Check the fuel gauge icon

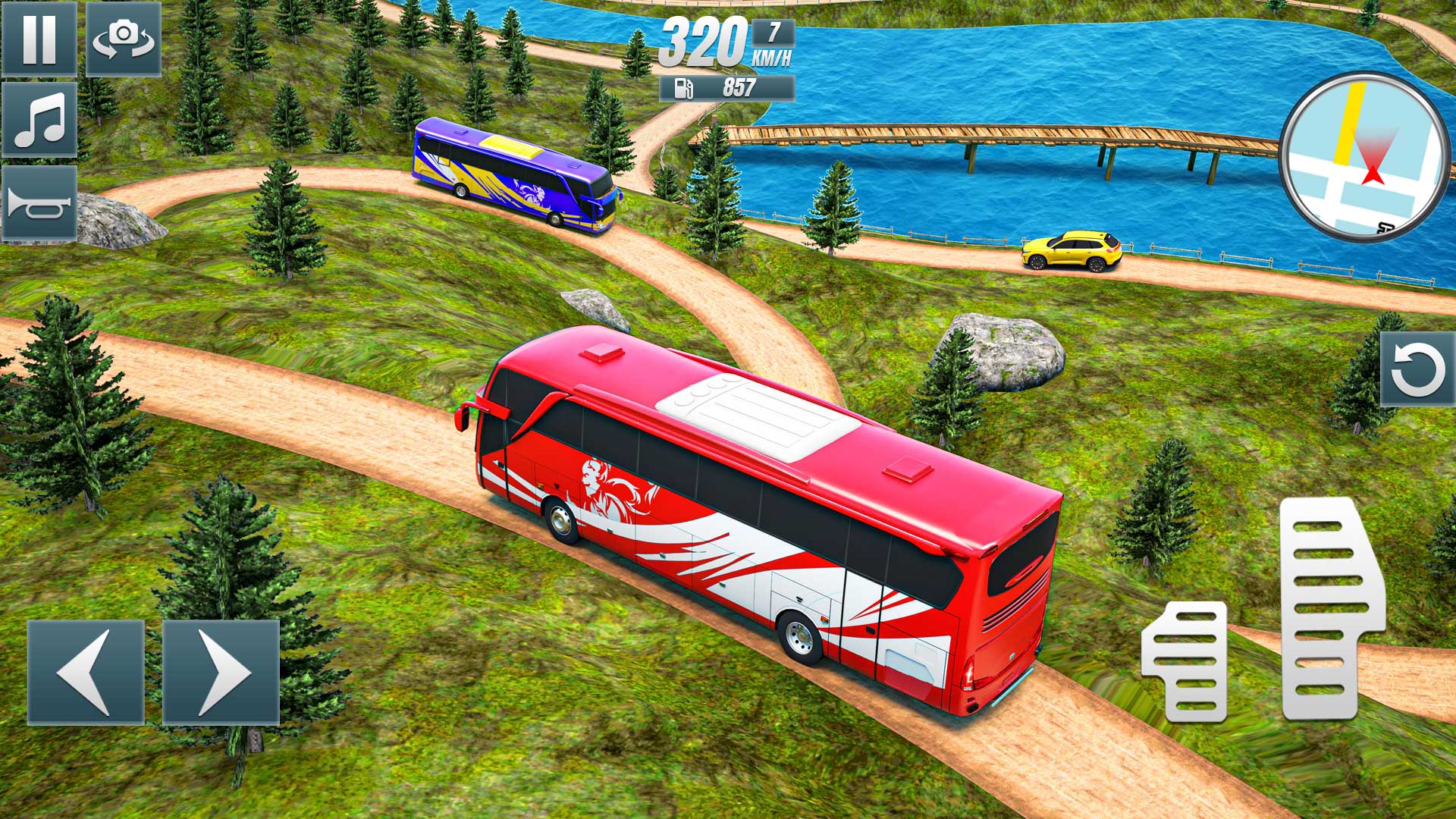tap(682, 89)
